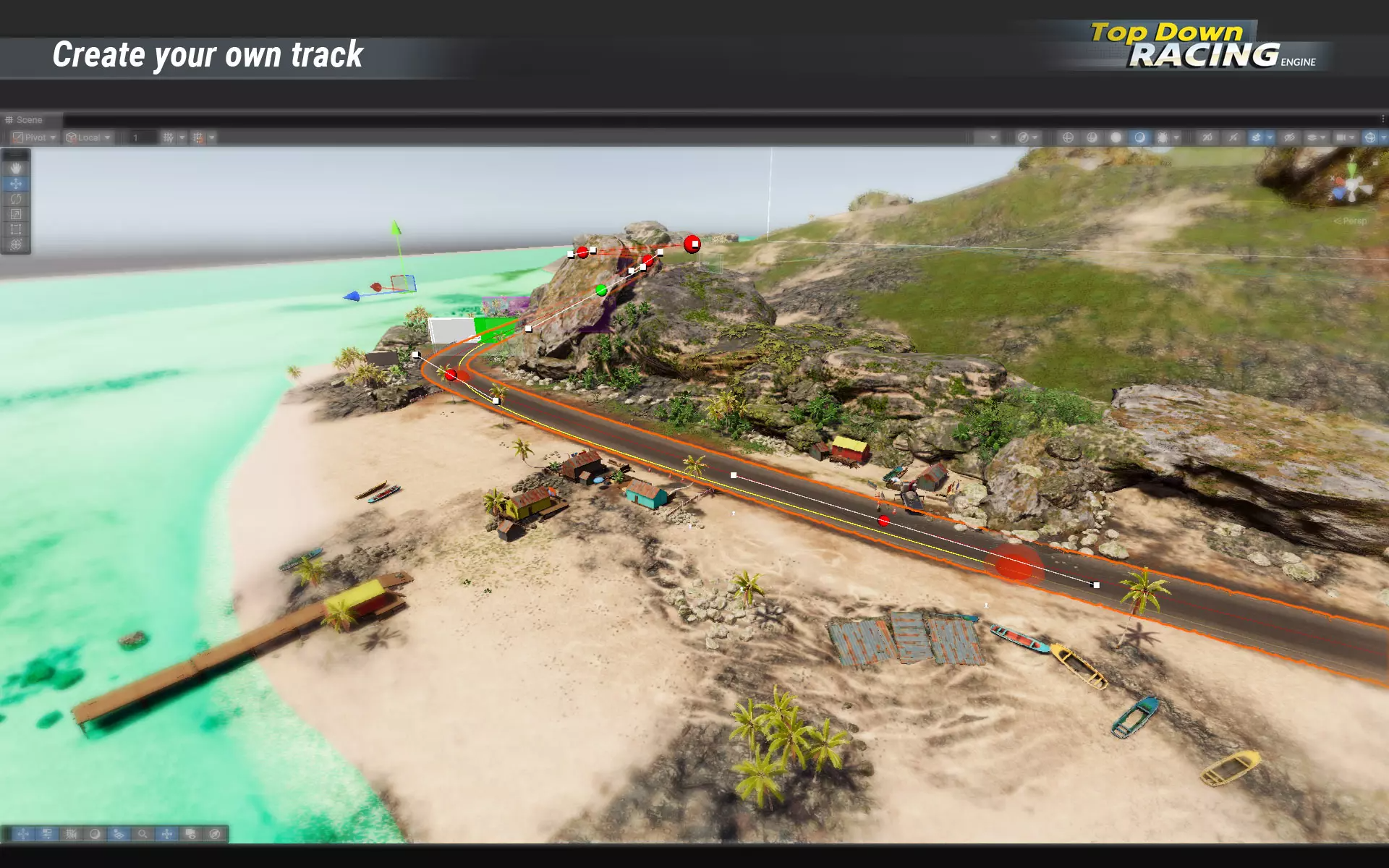The height and width of the screenshot is (868, 1389).
Task: Click the orientation gizmo's green Y axis
Action: click(x=1352, y=168)
